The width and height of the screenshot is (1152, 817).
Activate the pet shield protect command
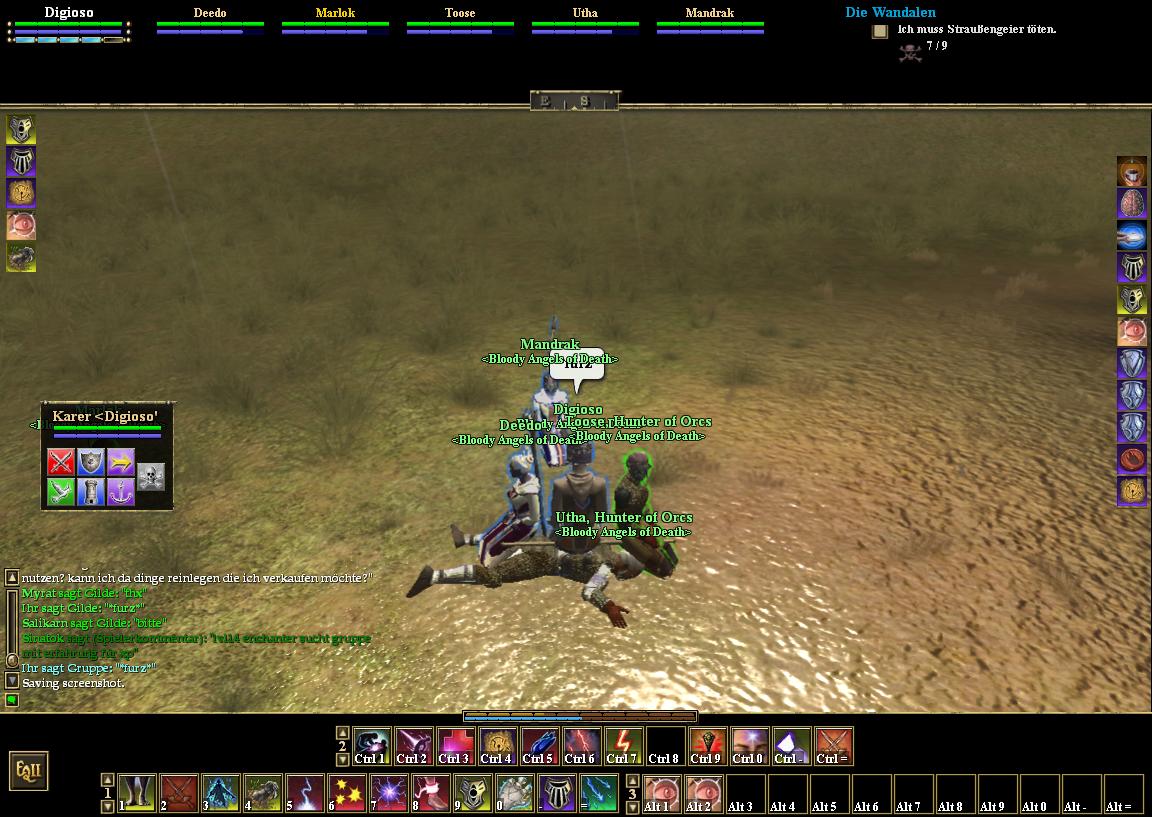click(91, 462)
